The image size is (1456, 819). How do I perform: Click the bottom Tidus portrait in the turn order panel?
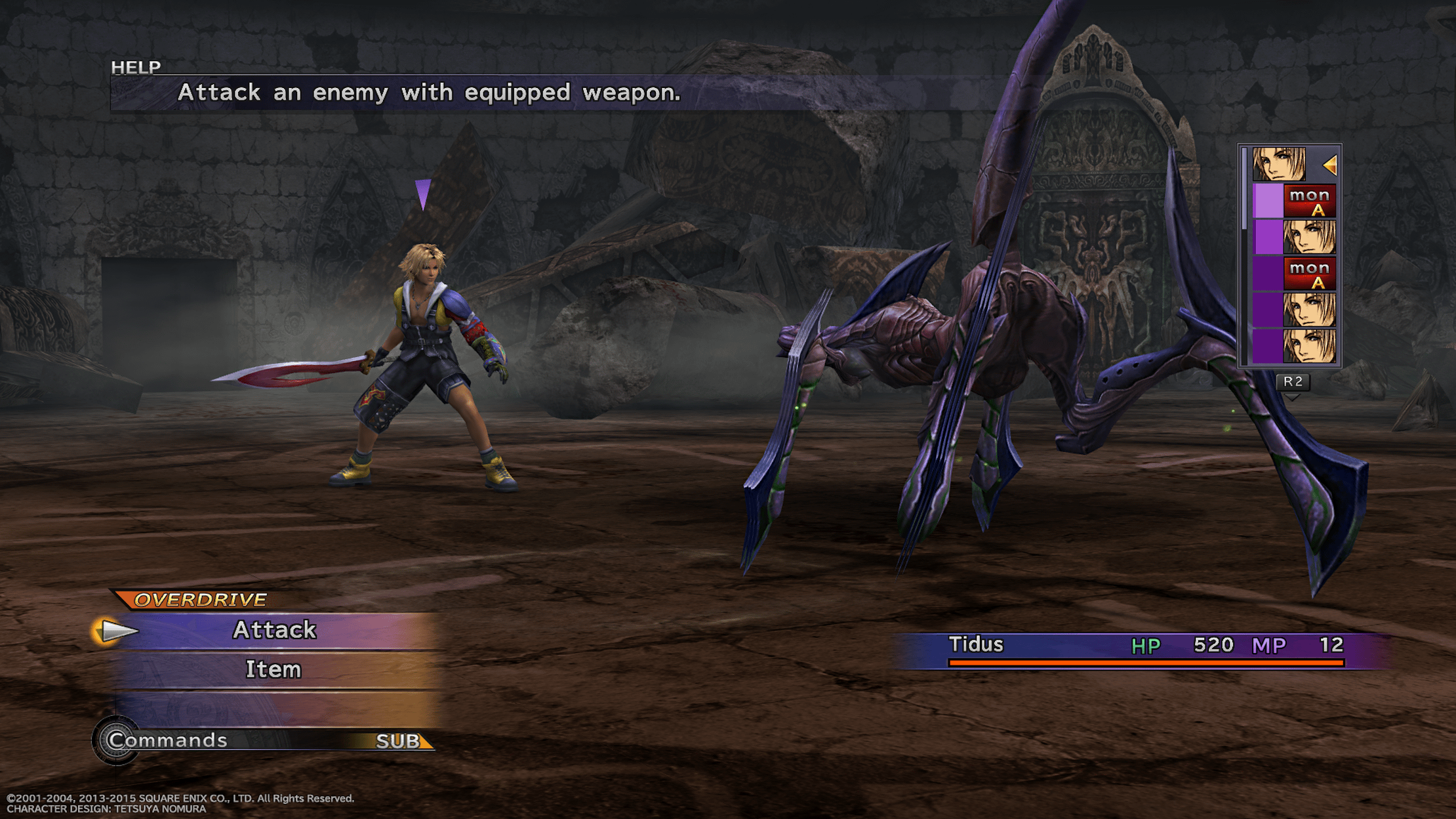coord(1309,346)
